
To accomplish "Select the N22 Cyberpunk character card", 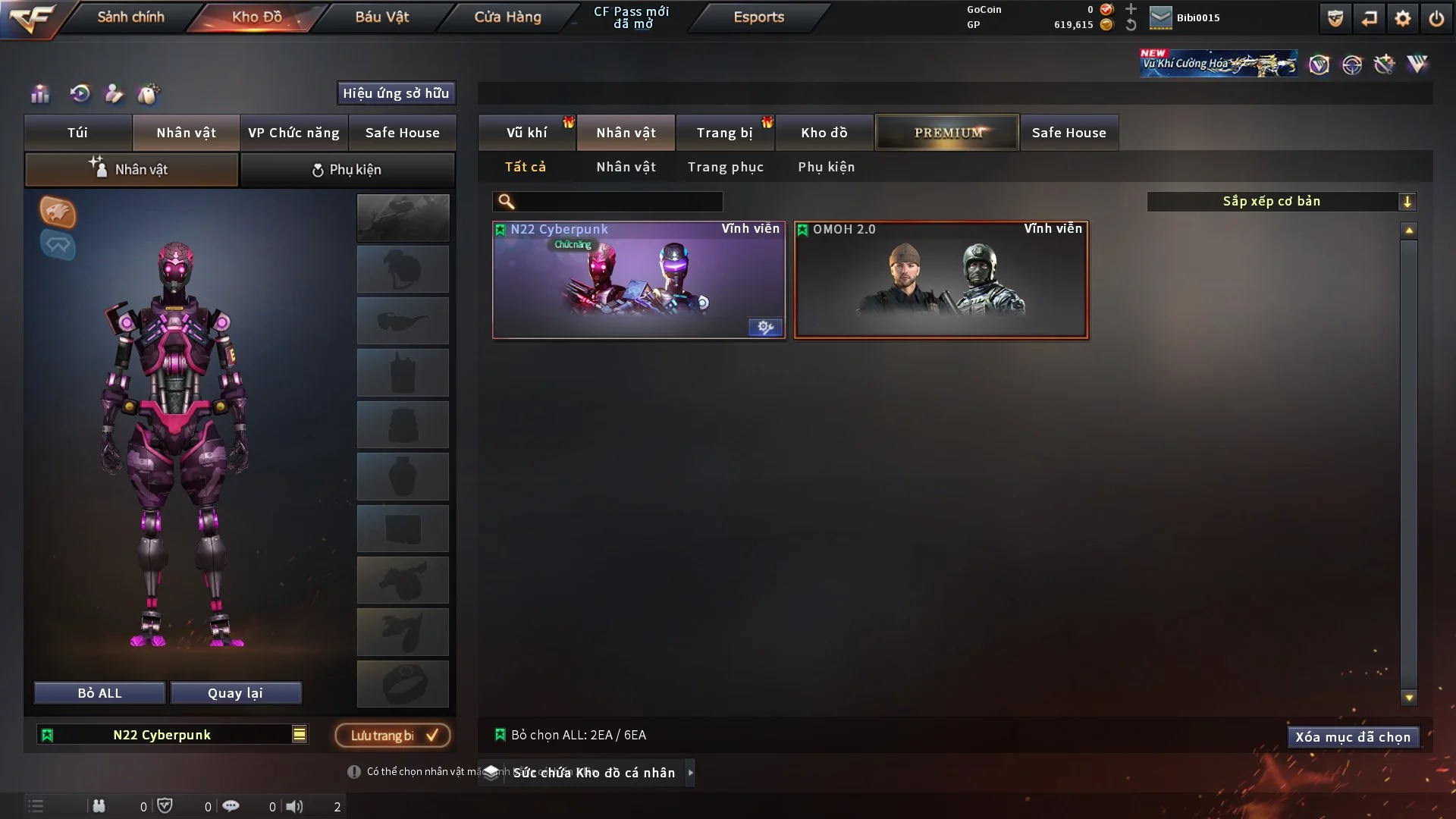I will [638, 280].
